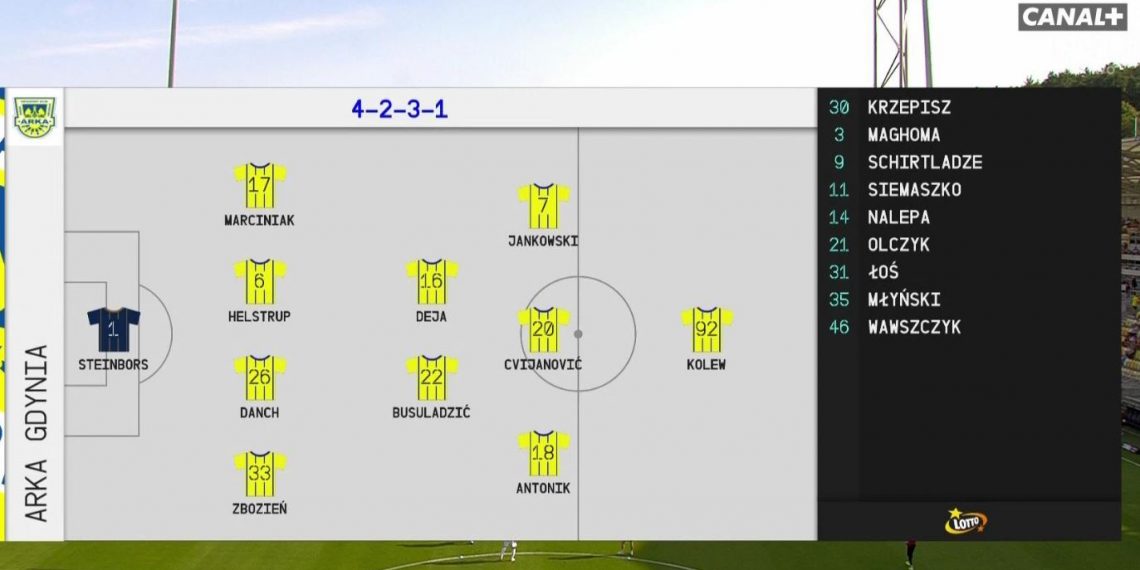The image size is (1140, 570).
Task: Choose Maghoma in the substitutes list
Action: point(903,135)
